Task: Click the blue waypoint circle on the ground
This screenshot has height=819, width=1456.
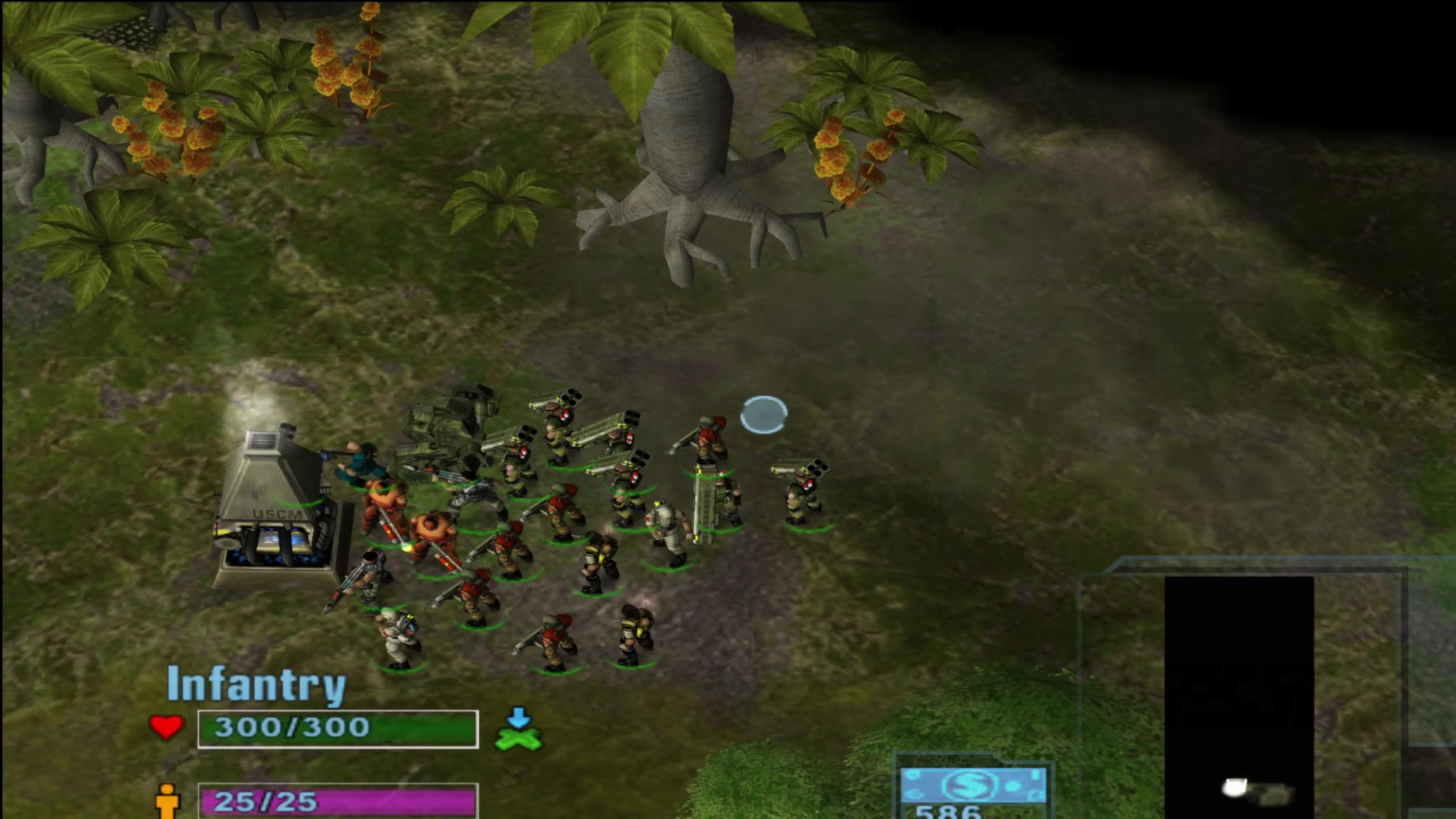Action: pyautogui.click(x=765, y=415)
